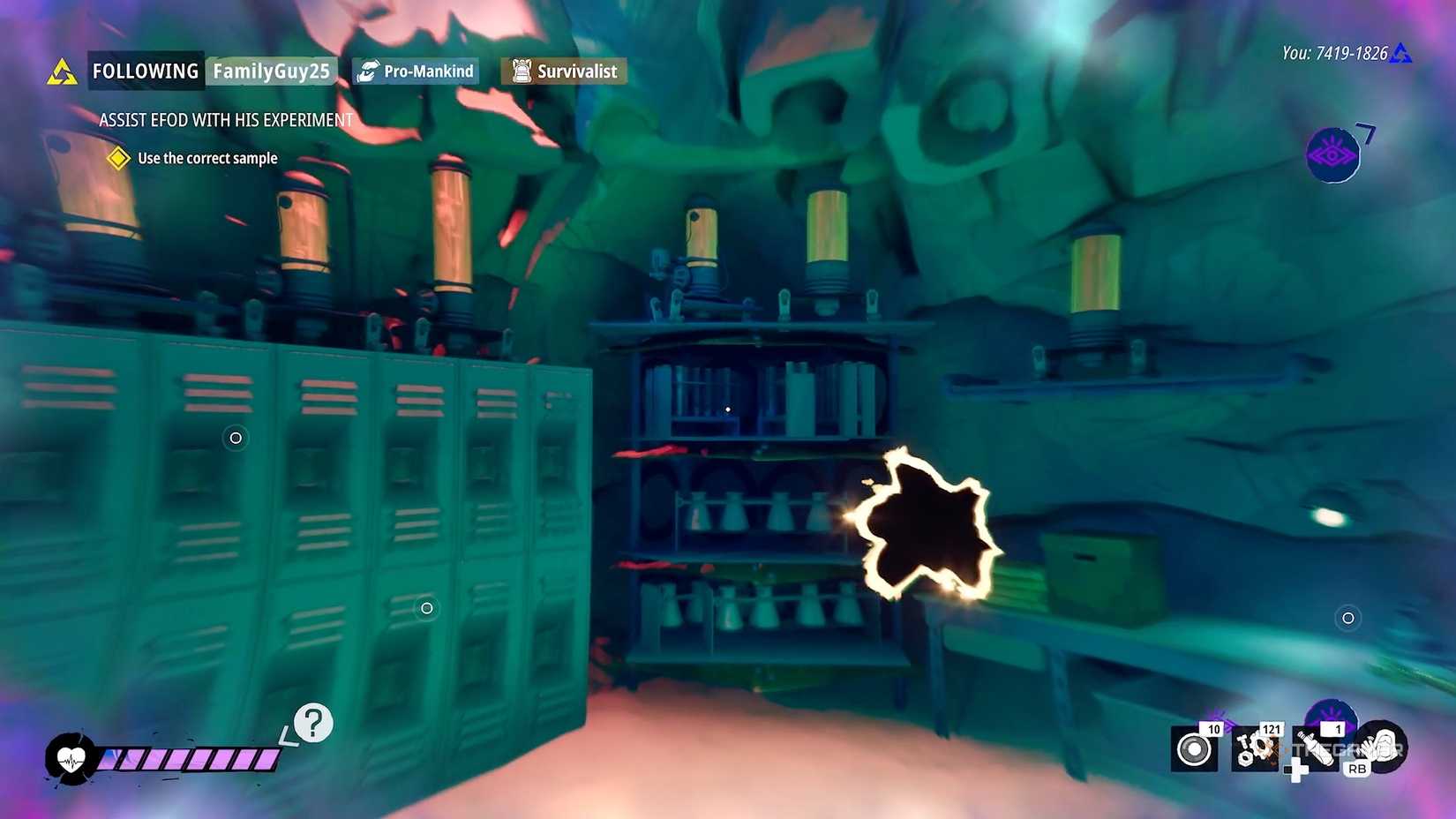Expand the quest tracker for Efod's experiment

click(225, 120)
